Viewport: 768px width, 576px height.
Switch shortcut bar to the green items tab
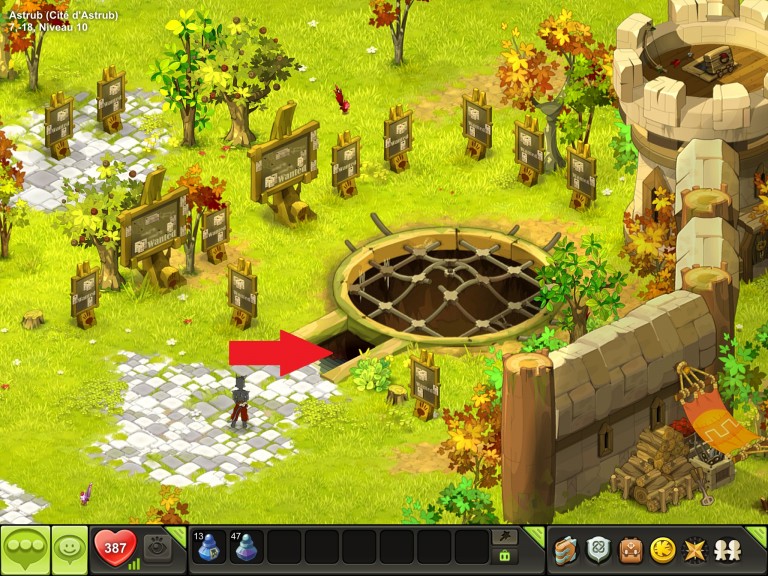coord(505,556)
